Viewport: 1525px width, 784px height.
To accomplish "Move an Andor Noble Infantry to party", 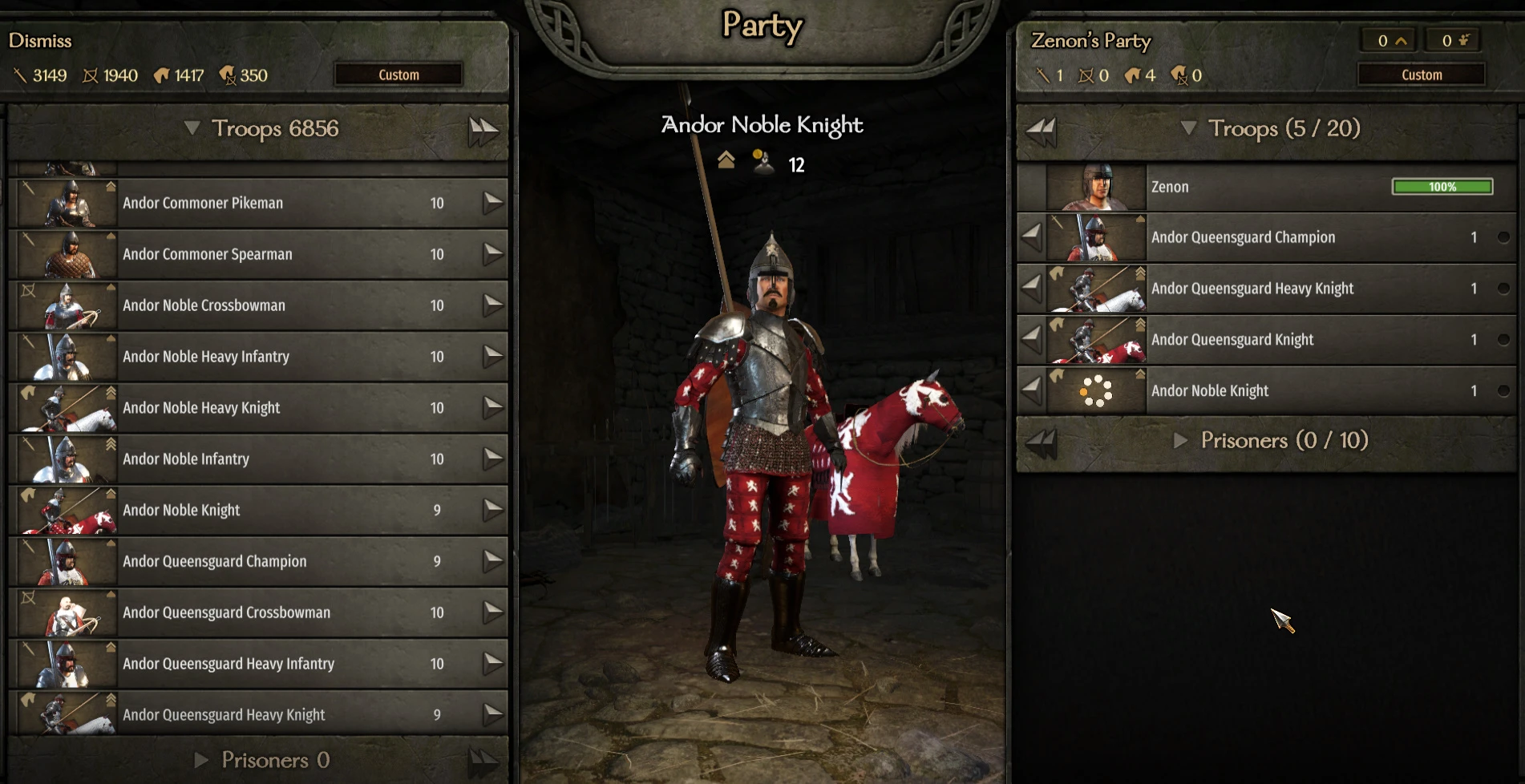I will pyautogui.click(x=492, y=459).
